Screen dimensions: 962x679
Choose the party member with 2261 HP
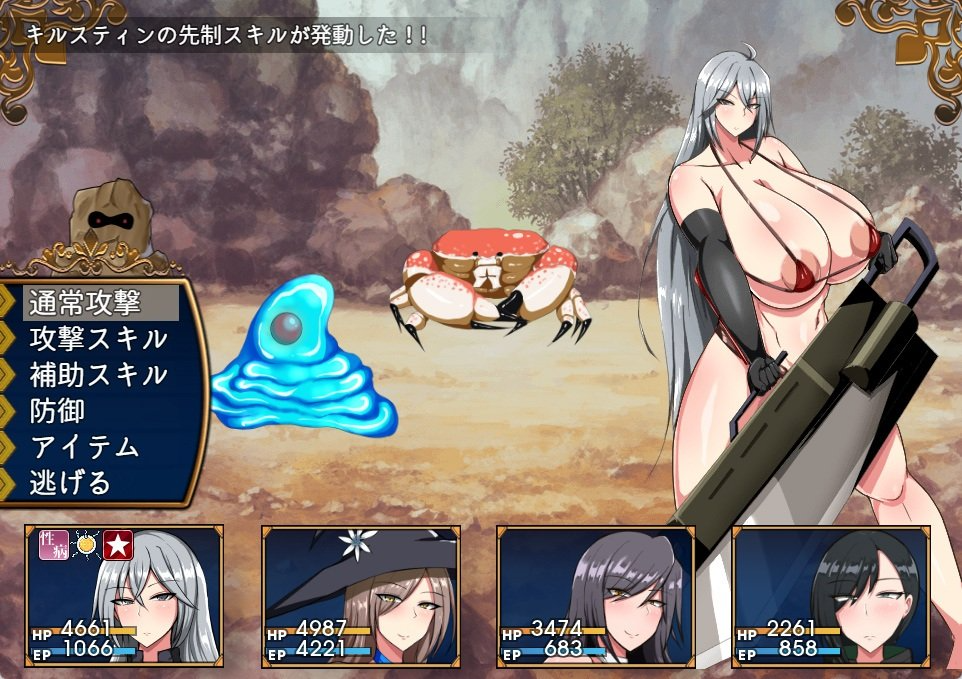832,596
